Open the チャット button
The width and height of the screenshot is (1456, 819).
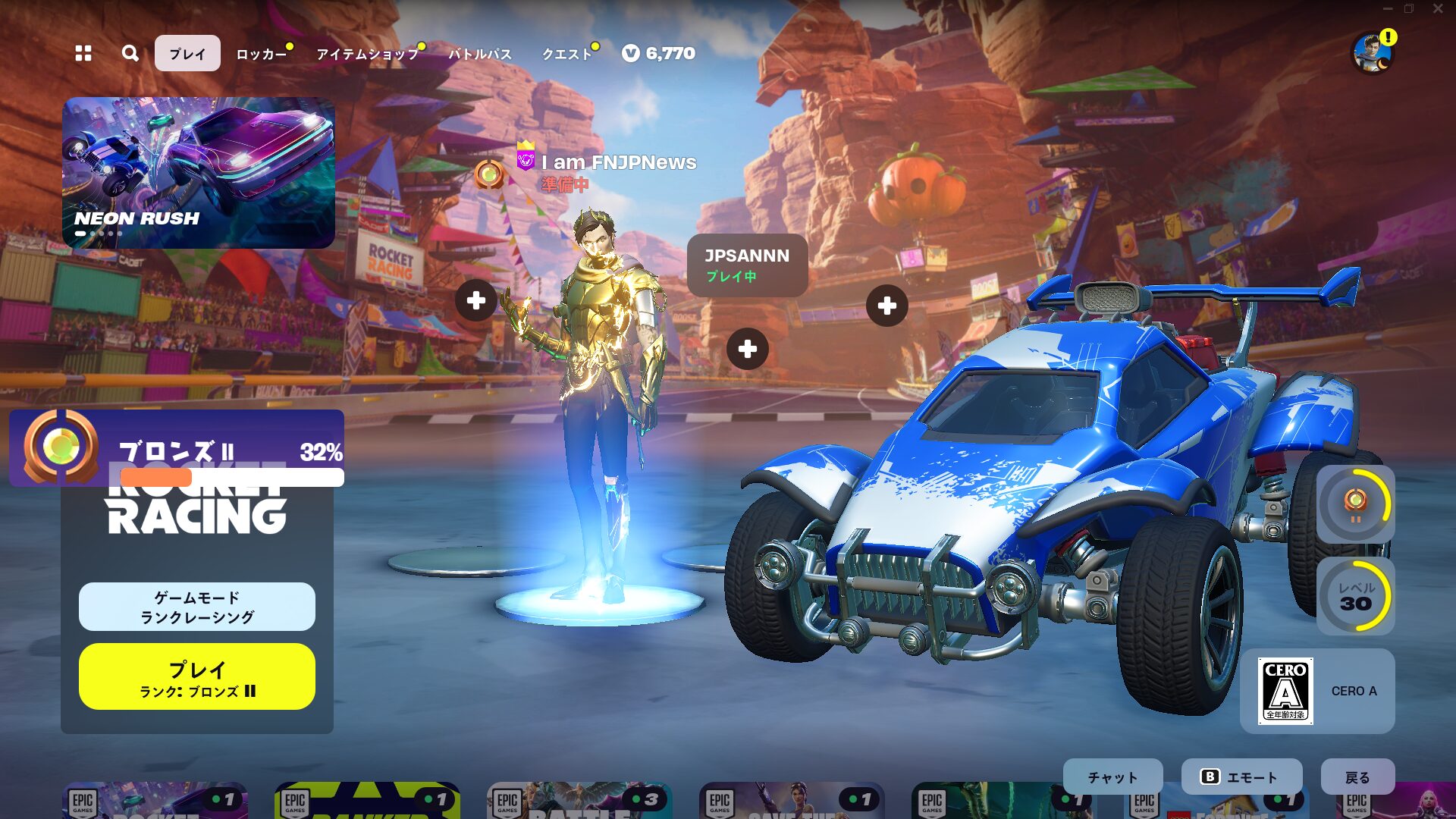click(x=1112, y=777)
